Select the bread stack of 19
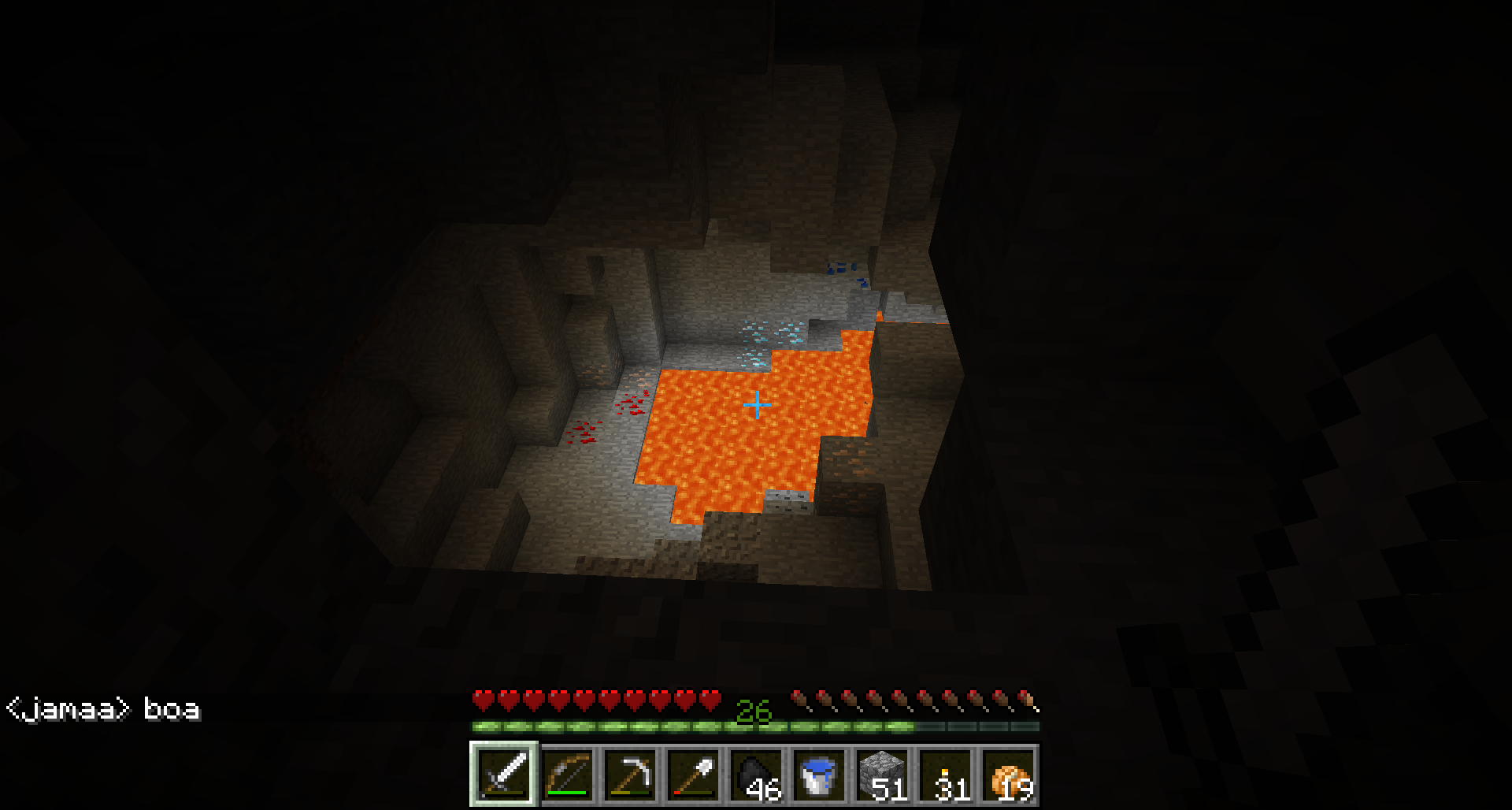The width and height of the screenshot is (1512, 810). (x=1008, y=775)
